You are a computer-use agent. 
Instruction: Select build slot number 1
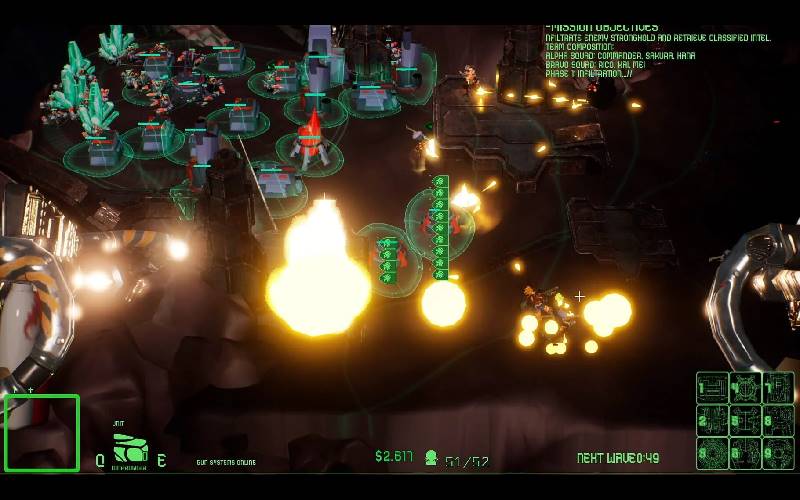712,388
